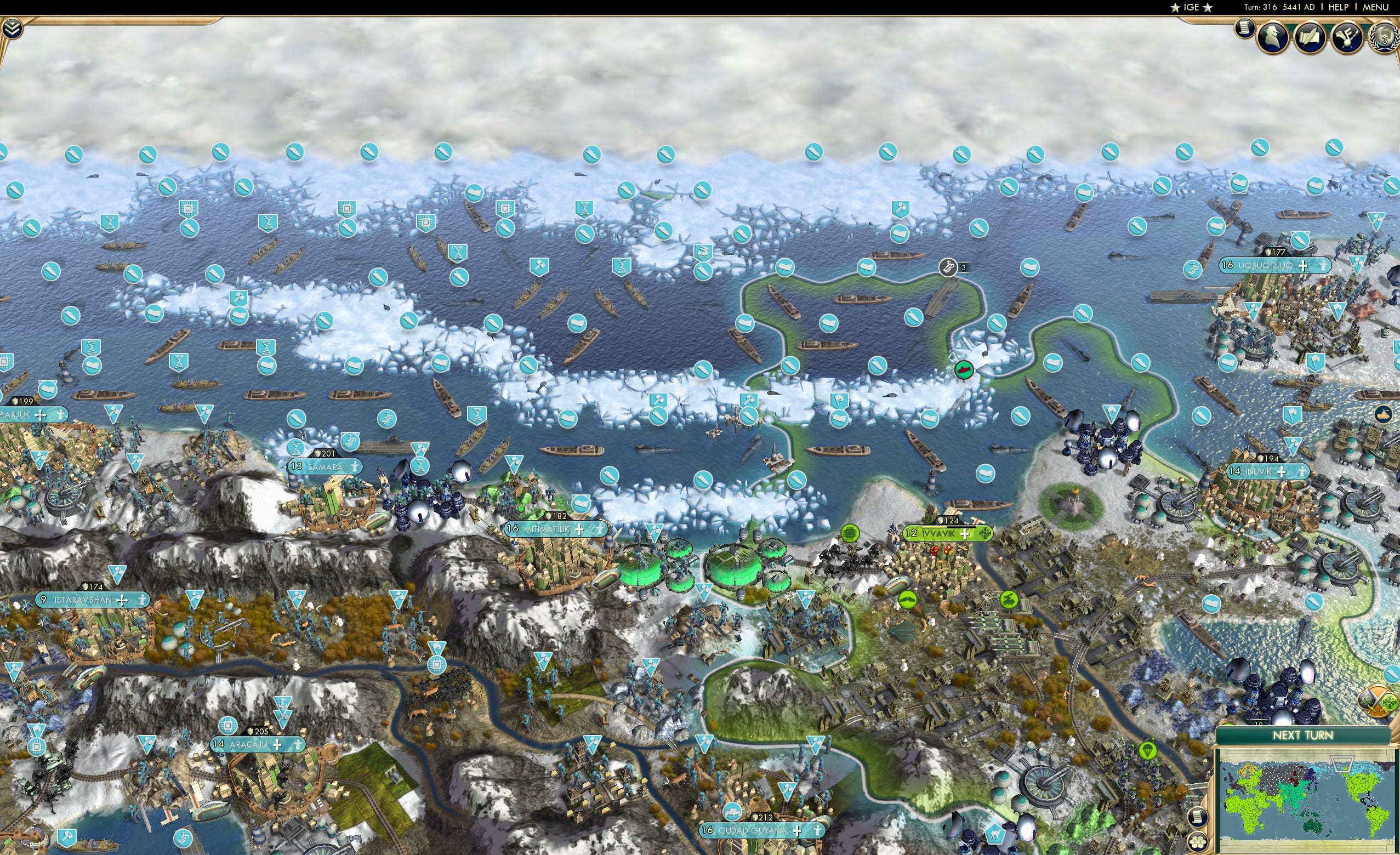Open HELP from the top bar
Viewport: 1400px width, 855px height.
[1339, 7]
